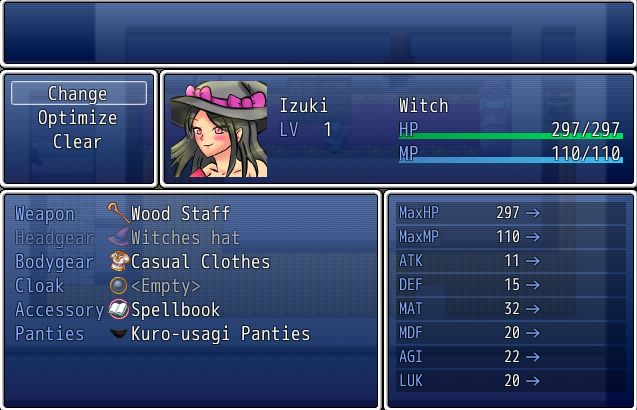Select the Clear equipment command
Image resolution: width=637 pixels, height=410 pixels.
78,142
